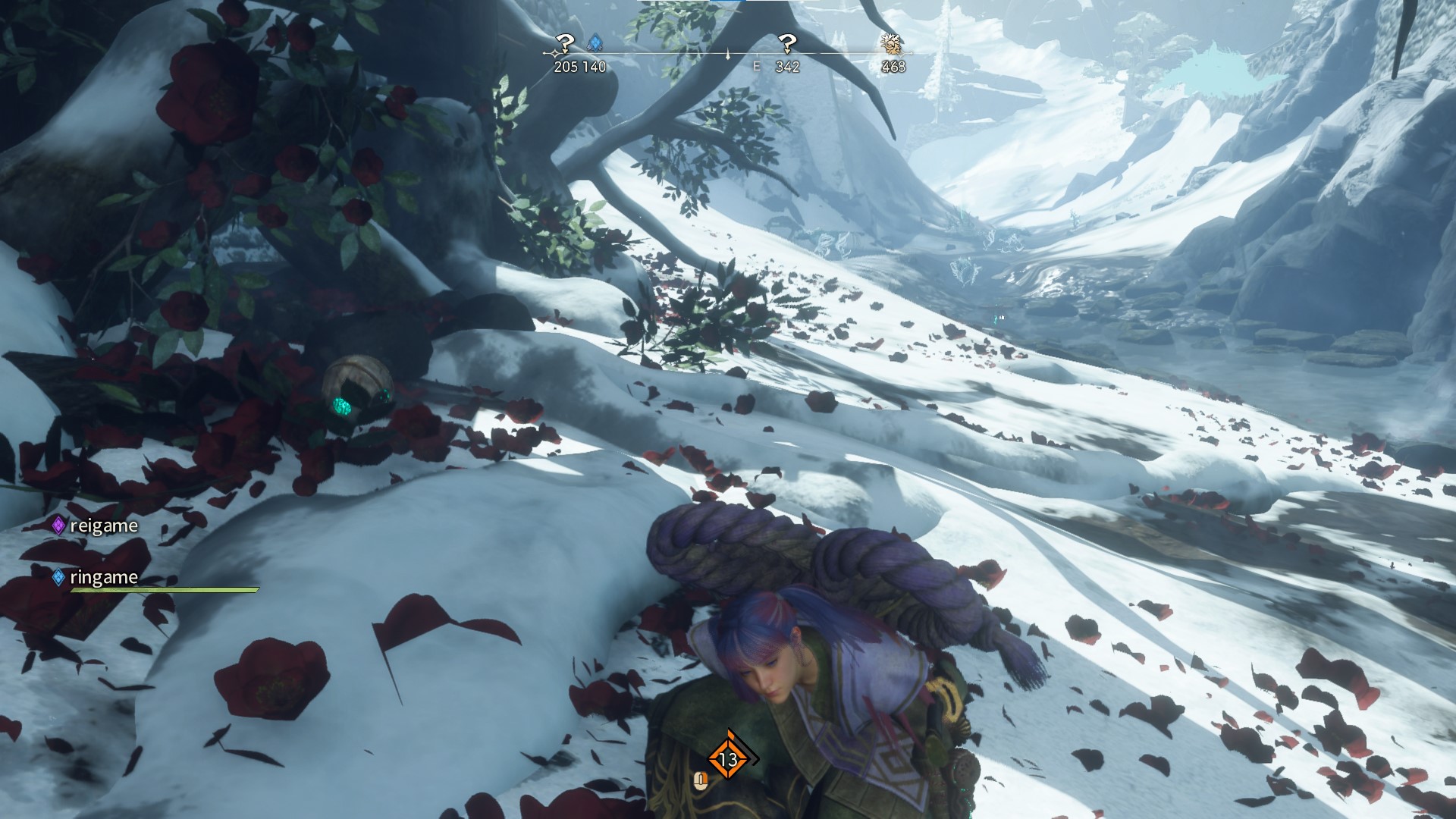Select the question mark marker at 205
This screenshot has height=819, width=1456.
pyautogui.click(x=565, y=43)
